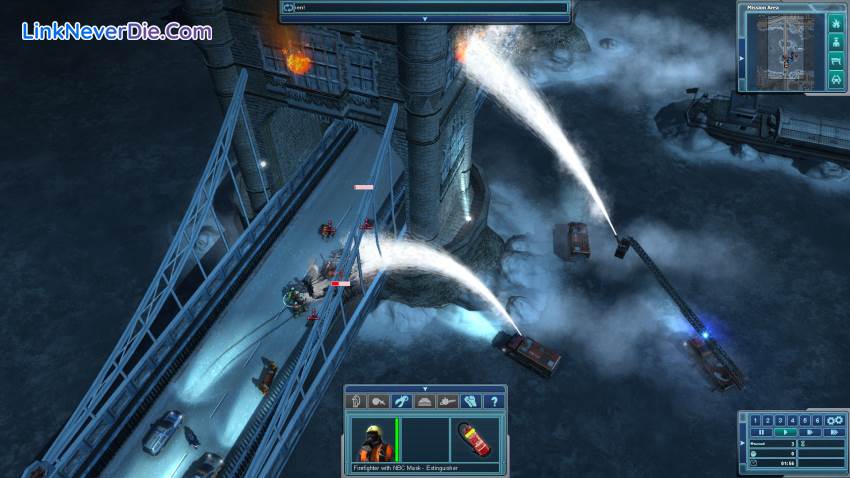The image size is (850, 478).
Task: Visit the LinkNeverDie.Com watermark link
Action: pos(117,31)
